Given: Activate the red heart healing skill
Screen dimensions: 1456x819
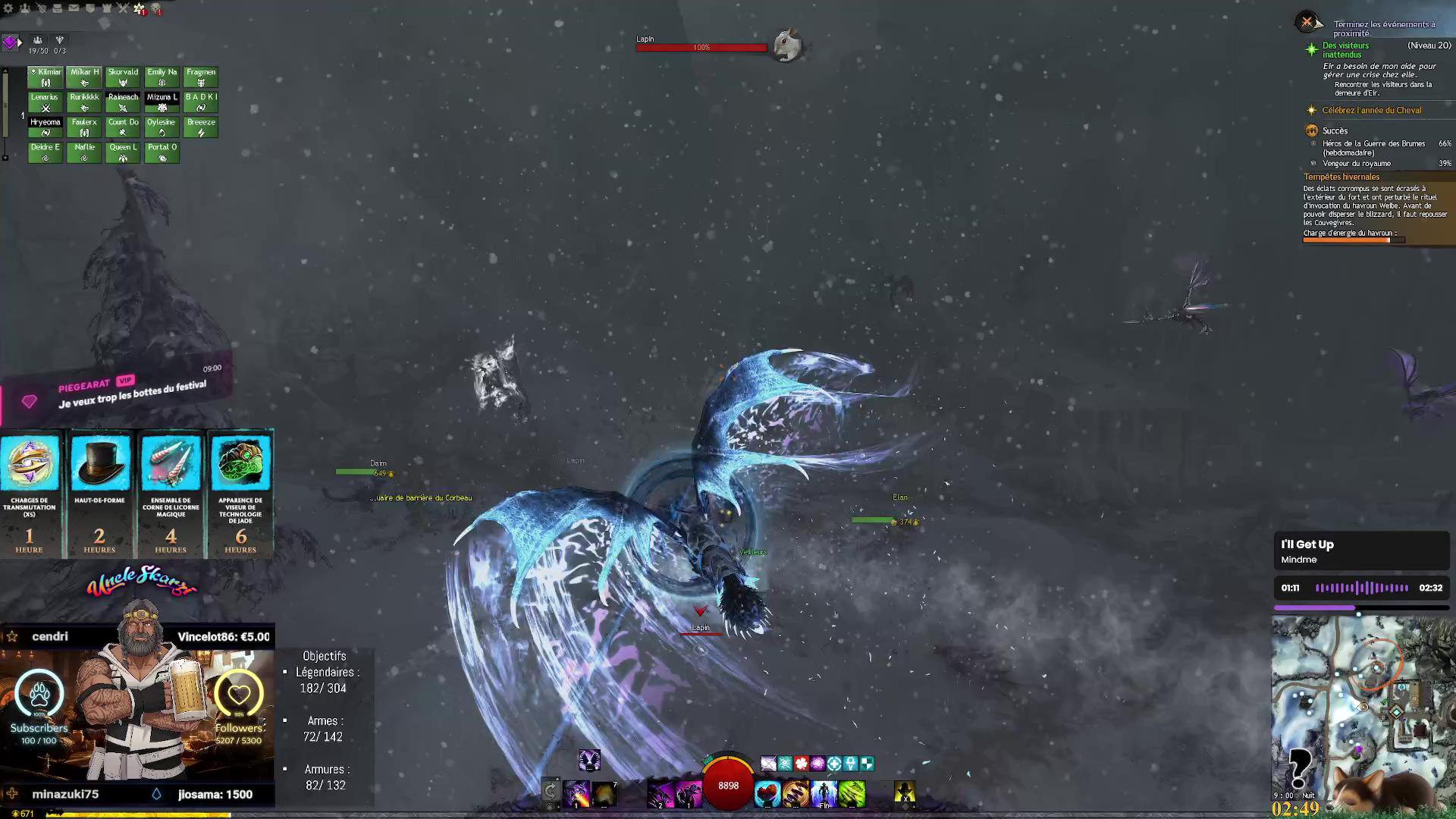Looking at the screenshot, I should click(x=767, y=794).
